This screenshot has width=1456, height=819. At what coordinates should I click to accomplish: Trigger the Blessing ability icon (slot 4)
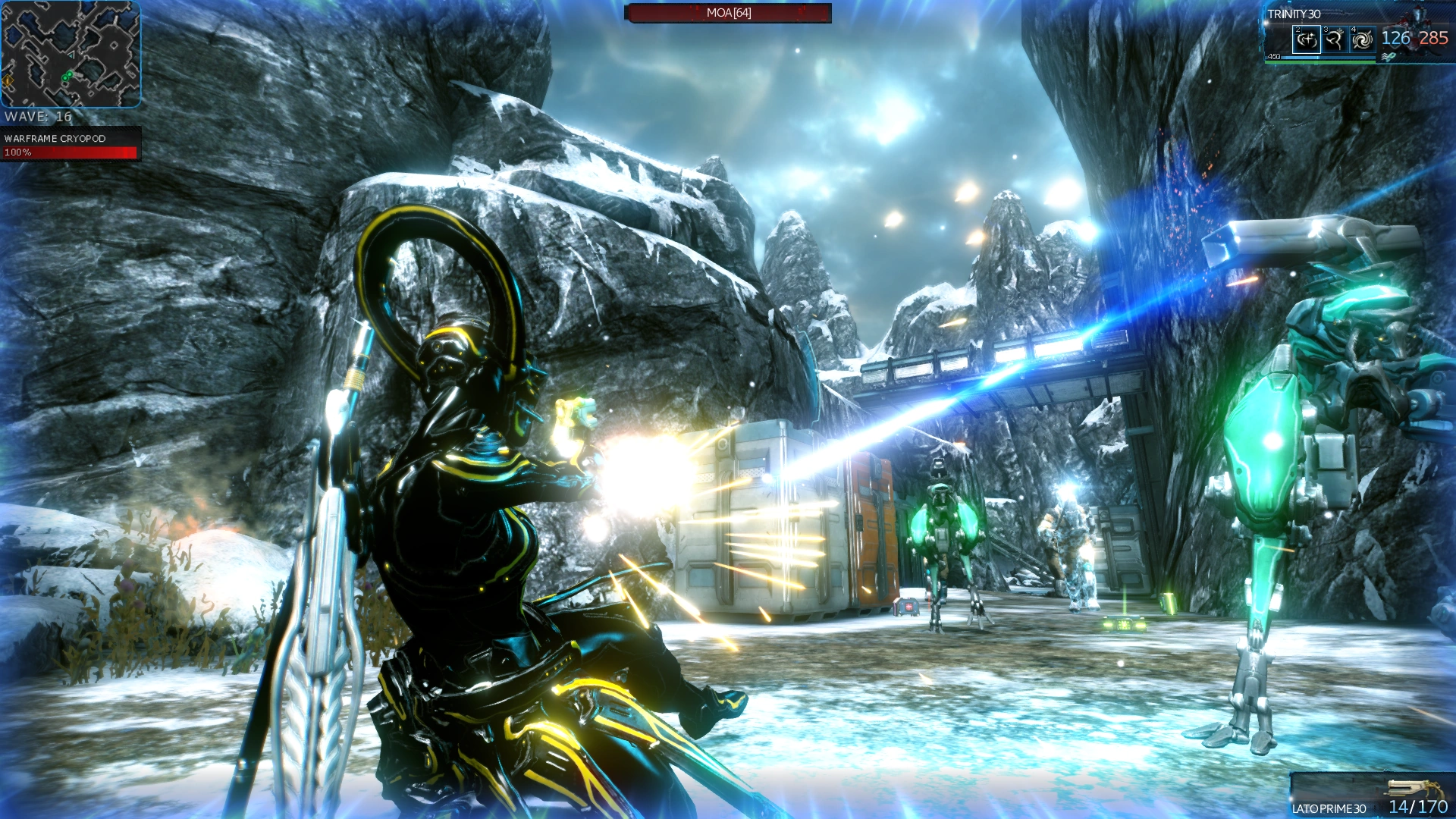pos(1363,39)
